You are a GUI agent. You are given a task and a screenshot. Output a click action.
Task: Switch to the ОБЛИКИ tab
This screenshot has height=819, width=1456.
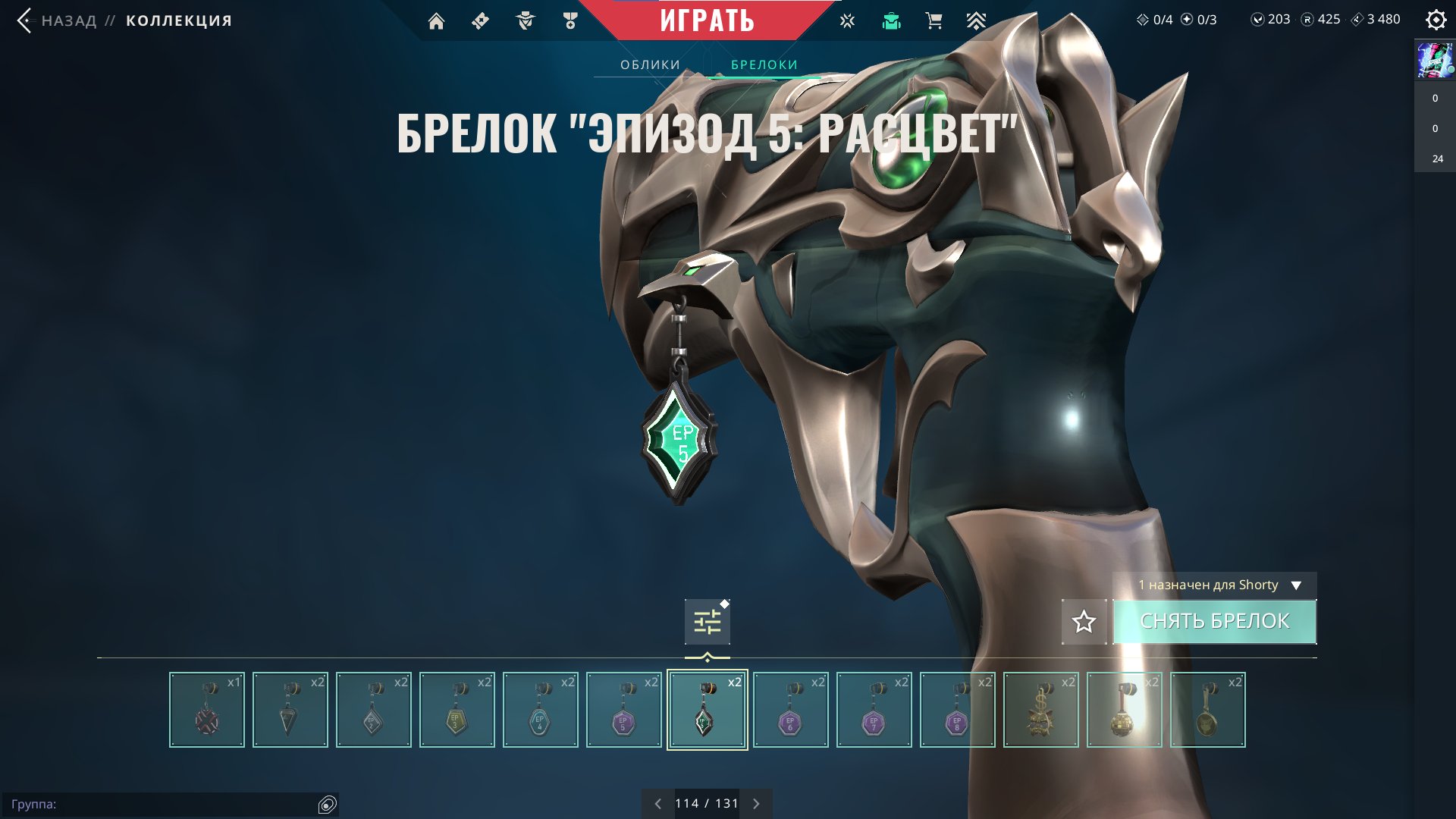coord(650,64)
